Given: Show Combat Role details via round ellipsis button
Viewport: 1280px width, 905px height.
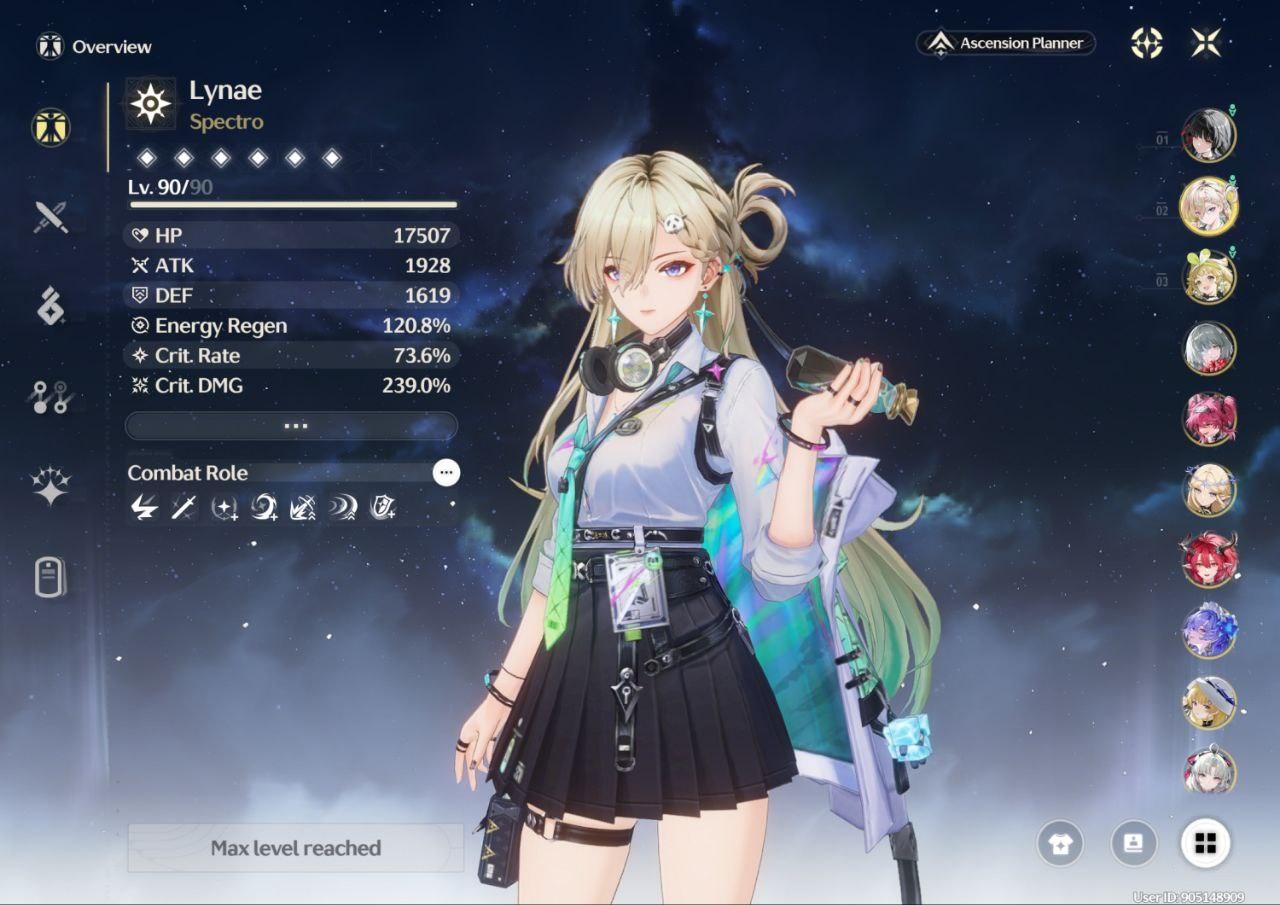Looking at the screenshot, I should [x=446, y=473].
